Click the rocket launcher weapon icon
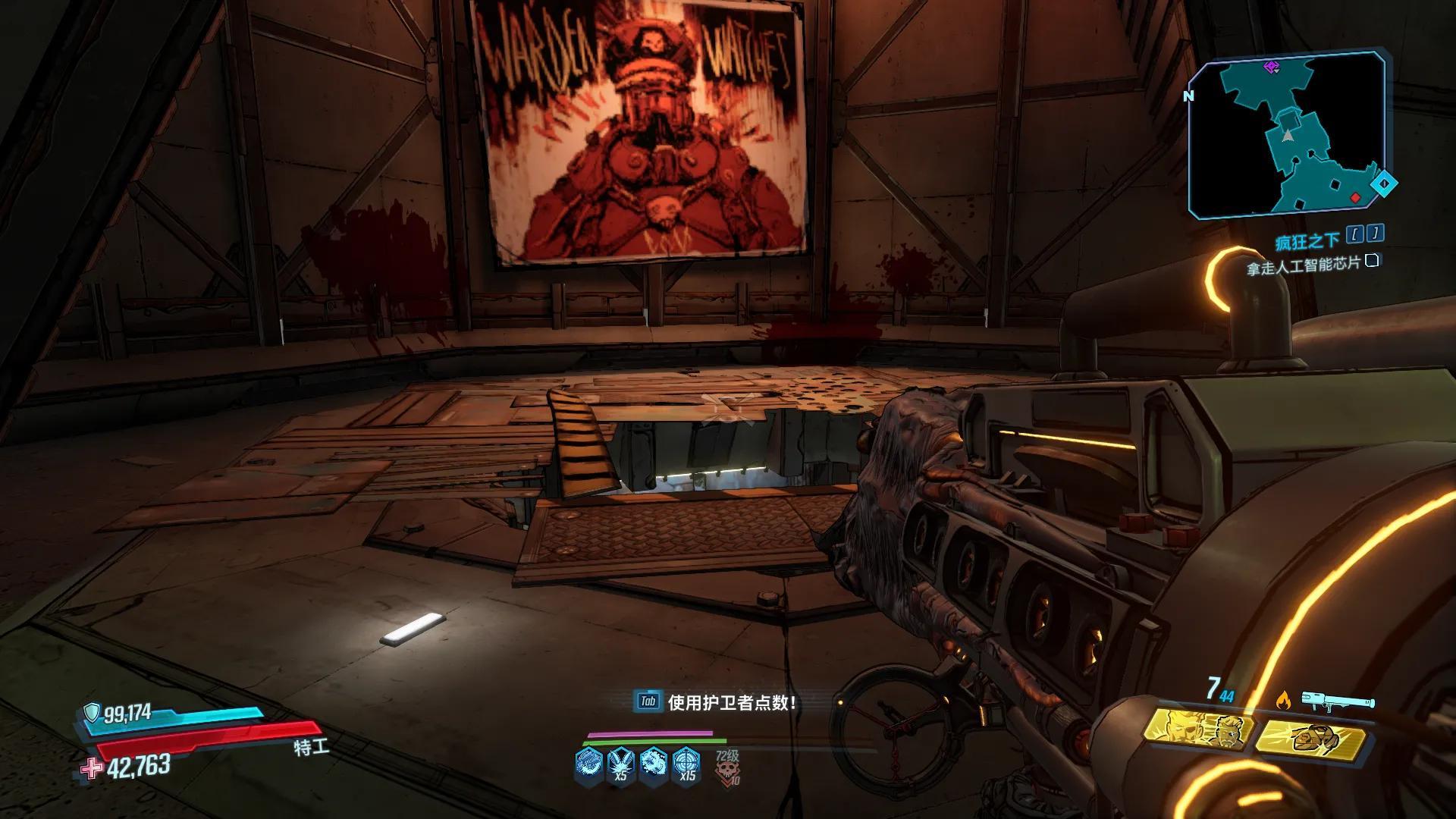This screenshot has height=819, width=1456. [x=1338, y=701]
